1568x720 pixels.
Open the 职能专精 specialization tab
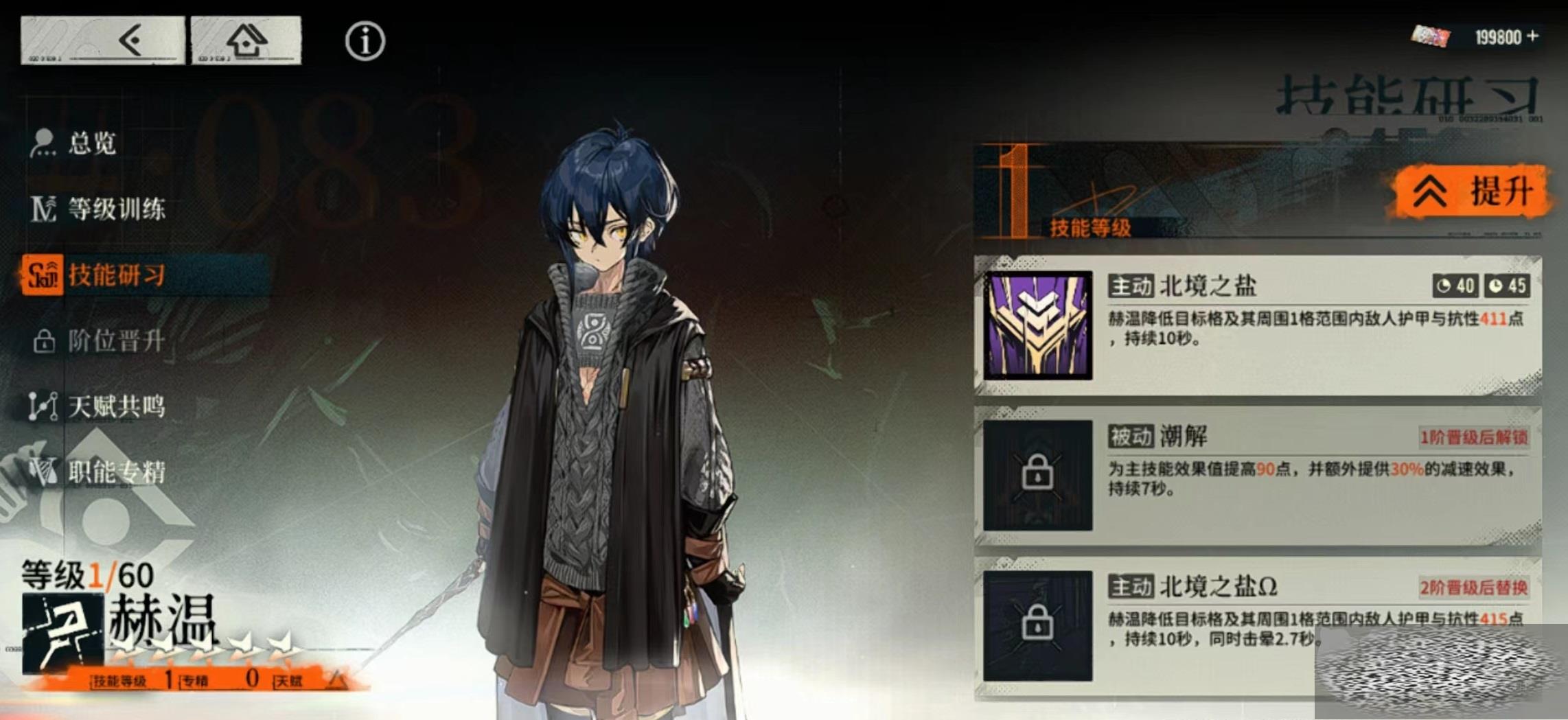pyautogui.click(x=115, y=472)
